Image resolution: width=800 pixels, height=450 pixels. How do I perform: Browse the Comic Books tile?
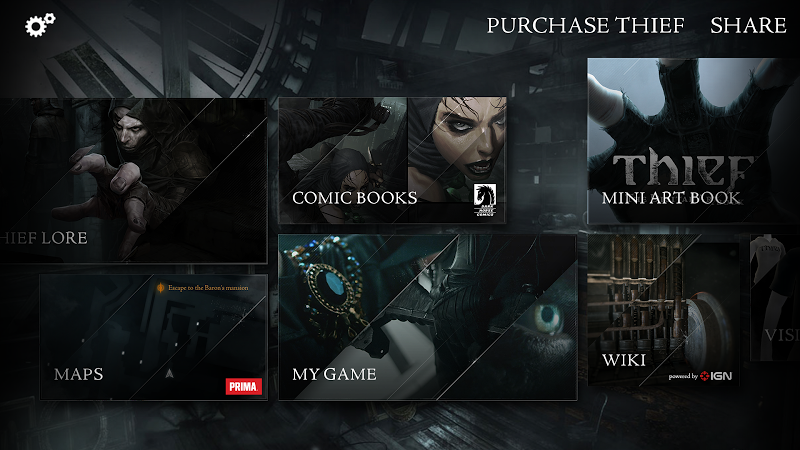pyautogui.click(x=392, y=159)
